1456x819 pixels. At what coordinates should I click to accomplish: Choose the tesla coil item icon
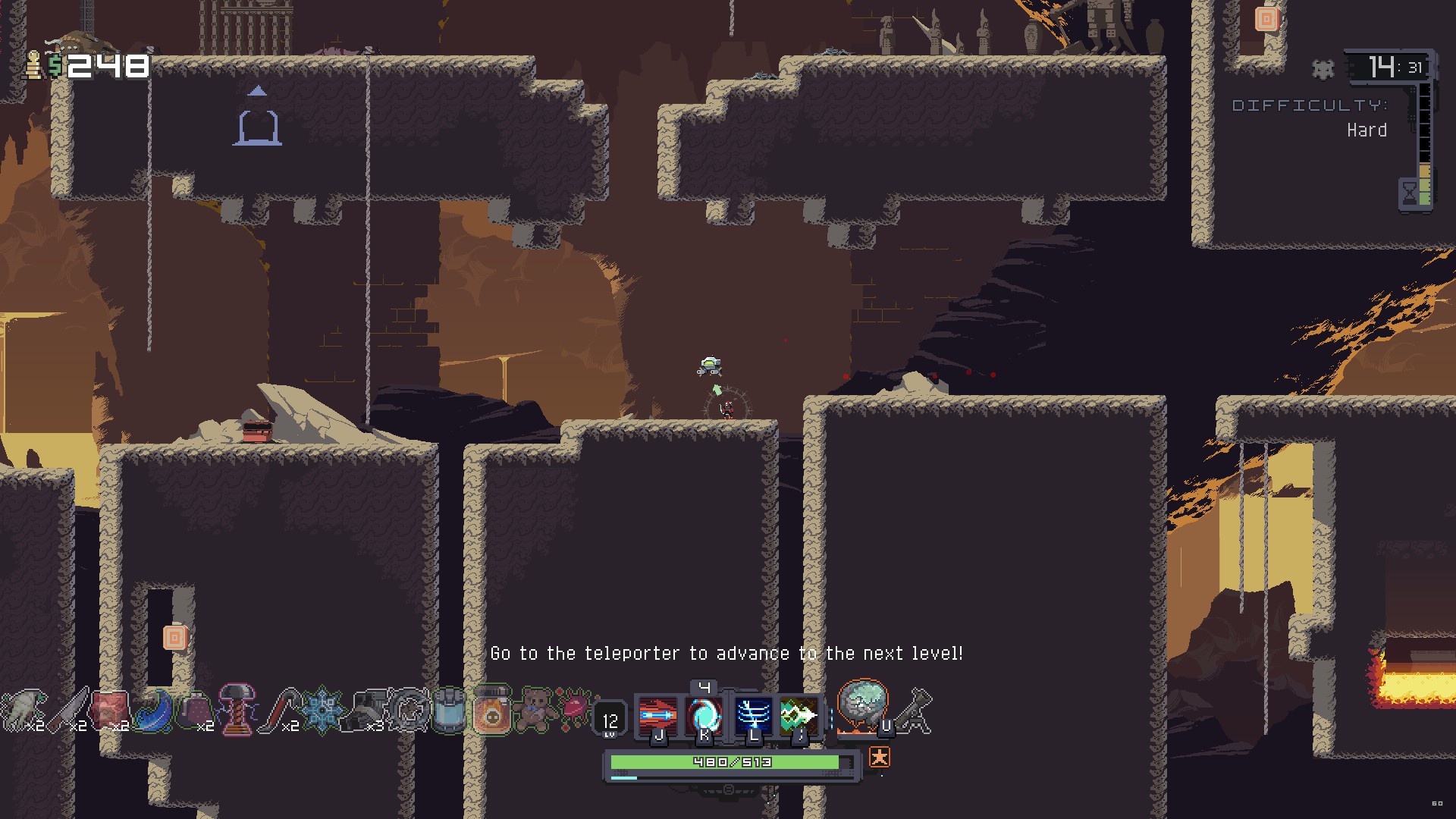237,710
